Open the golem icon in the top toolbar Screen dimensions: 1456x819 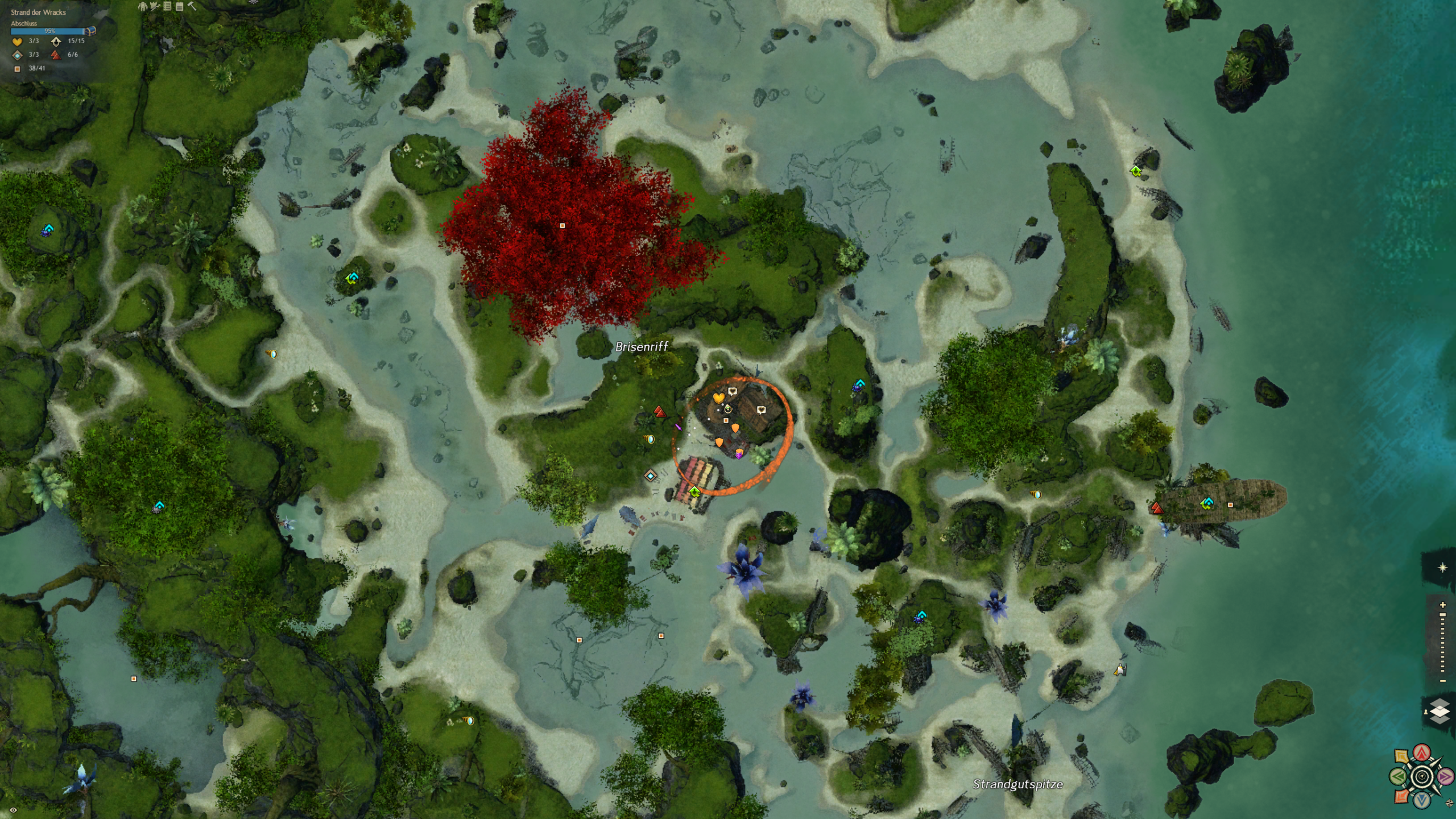[143, 6]
